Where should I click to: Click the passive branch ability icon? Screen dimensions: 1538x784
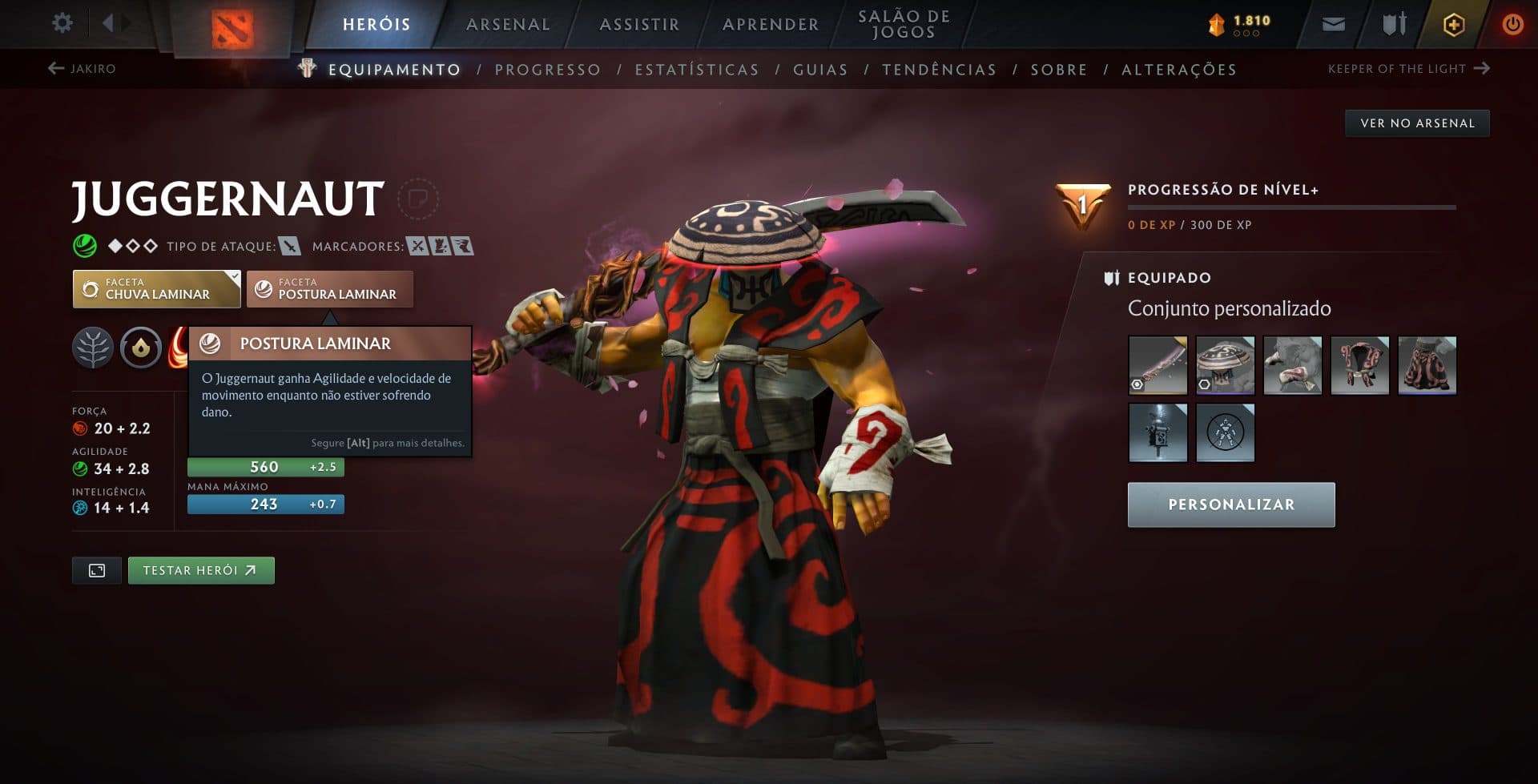point(94,348)
